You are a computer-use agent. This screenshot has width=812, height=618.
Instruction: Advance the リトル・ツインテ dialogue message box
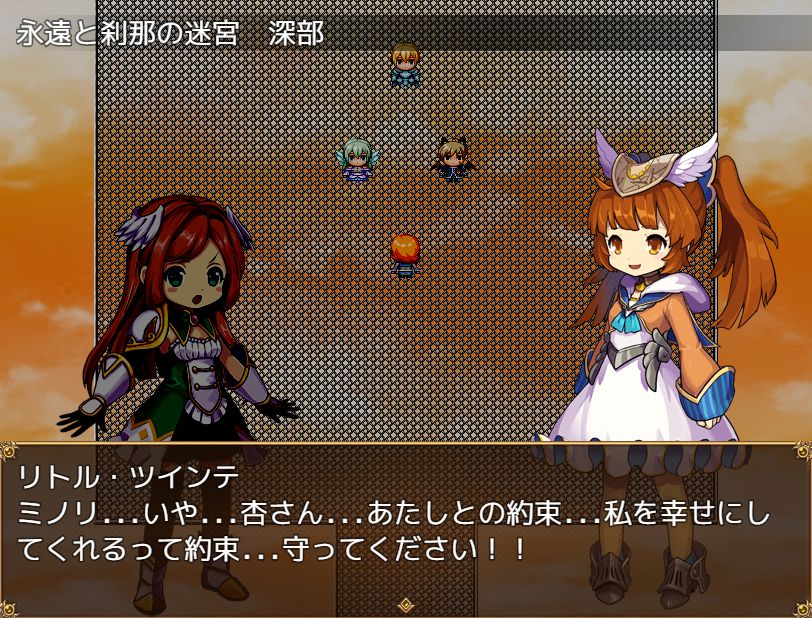(405, 525)
